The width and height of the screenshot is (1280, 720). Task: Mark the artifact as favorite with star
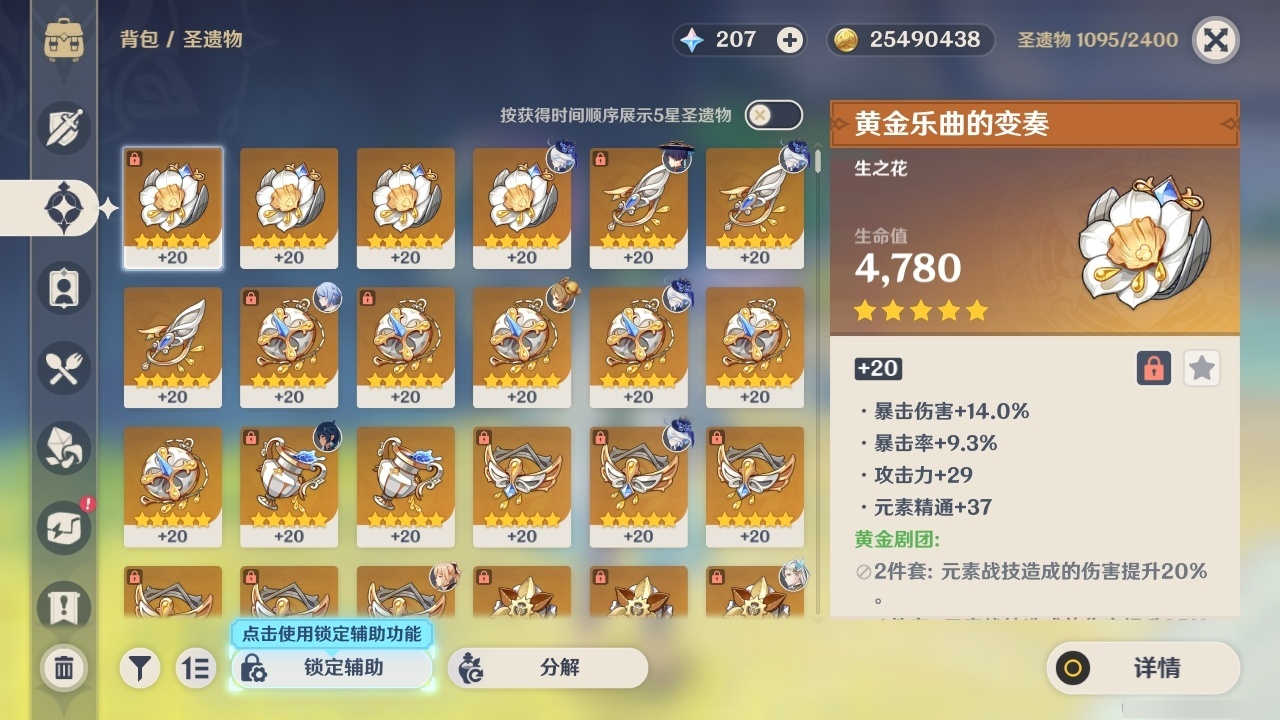(1201, 368)
